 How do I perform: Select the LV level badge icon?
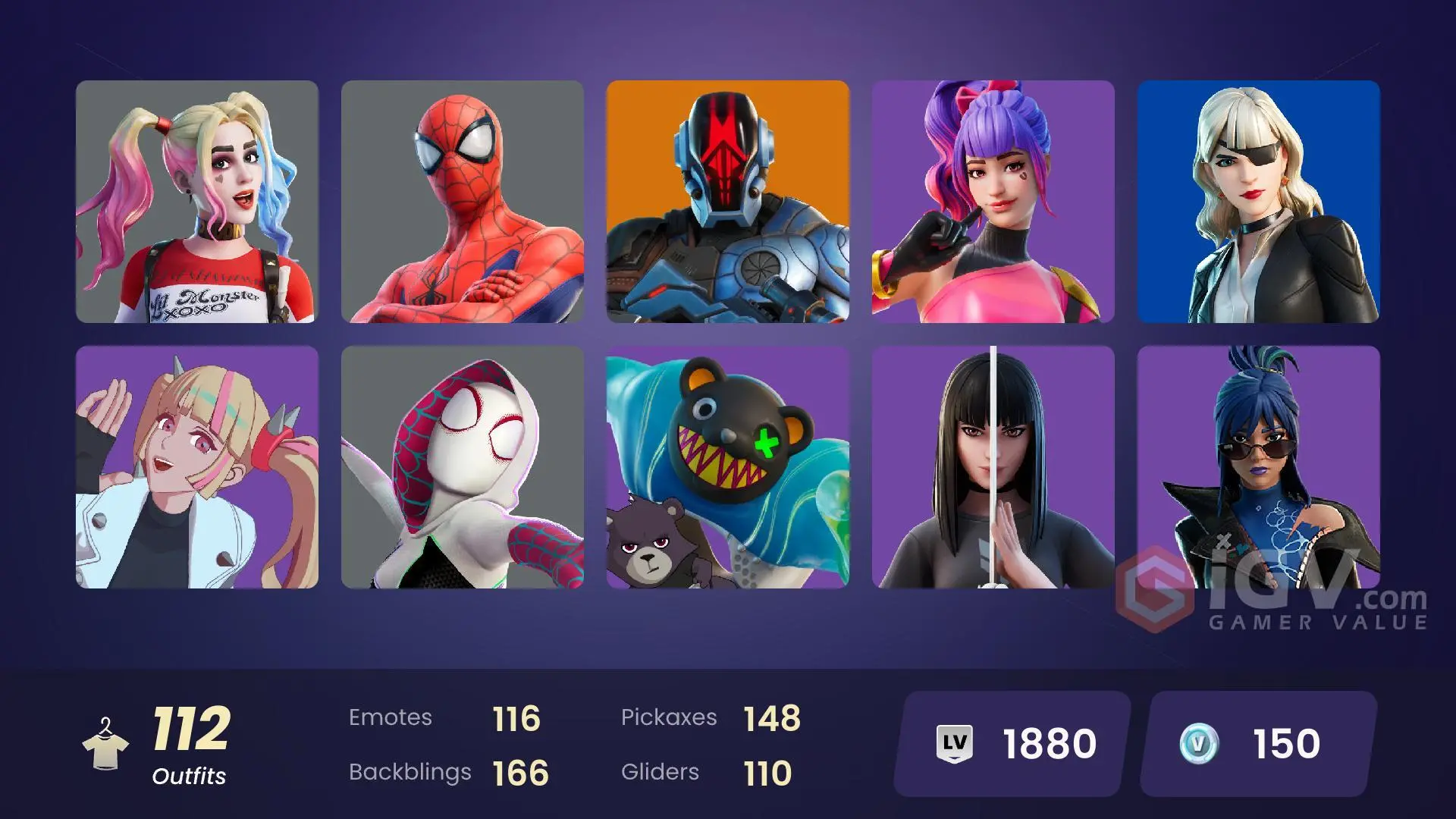coord(955,742)
